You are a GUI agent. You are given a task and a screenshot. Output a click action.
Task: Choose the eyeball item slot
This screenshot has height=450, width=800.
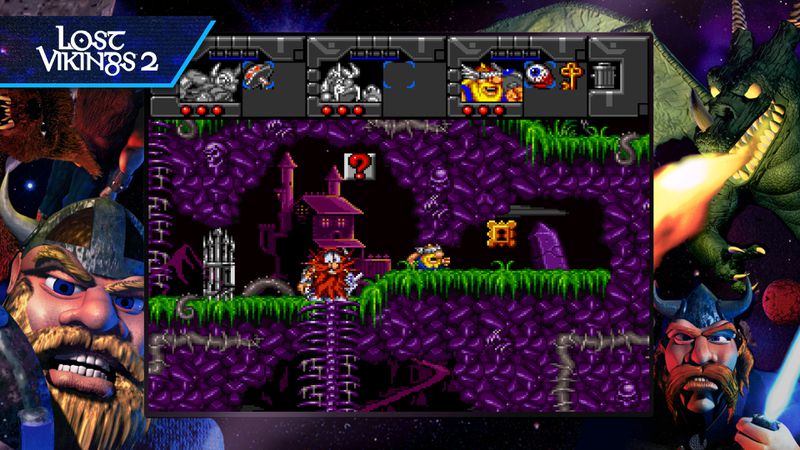[x=541, y=77]
